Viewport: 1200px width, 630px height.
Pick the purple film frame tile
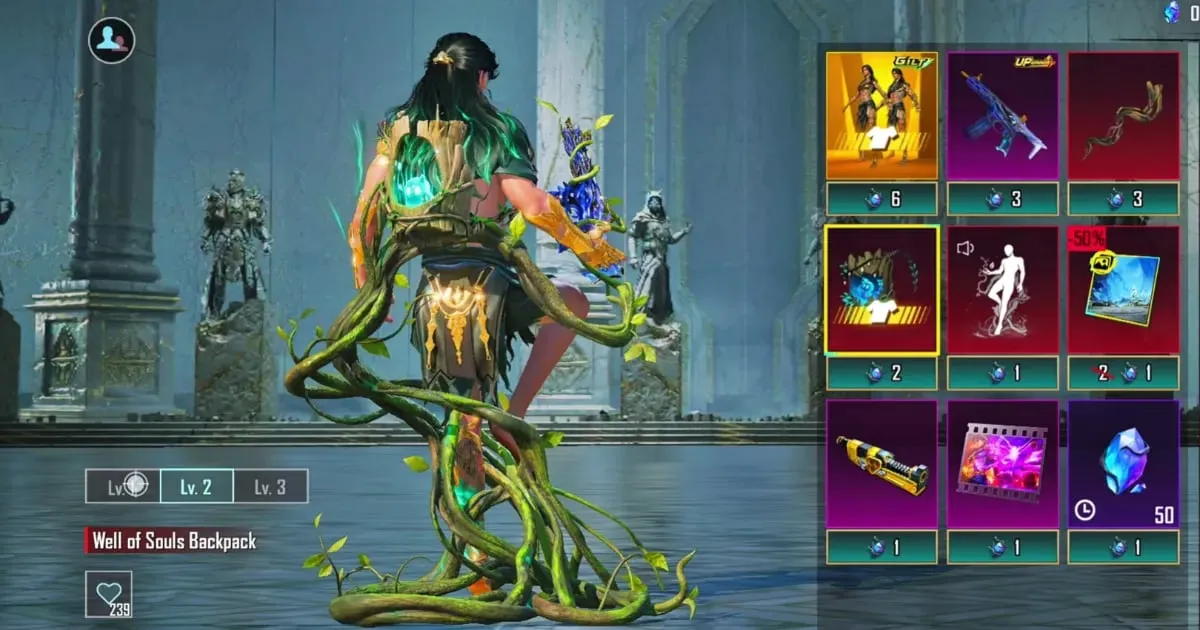pos(1002,464)
